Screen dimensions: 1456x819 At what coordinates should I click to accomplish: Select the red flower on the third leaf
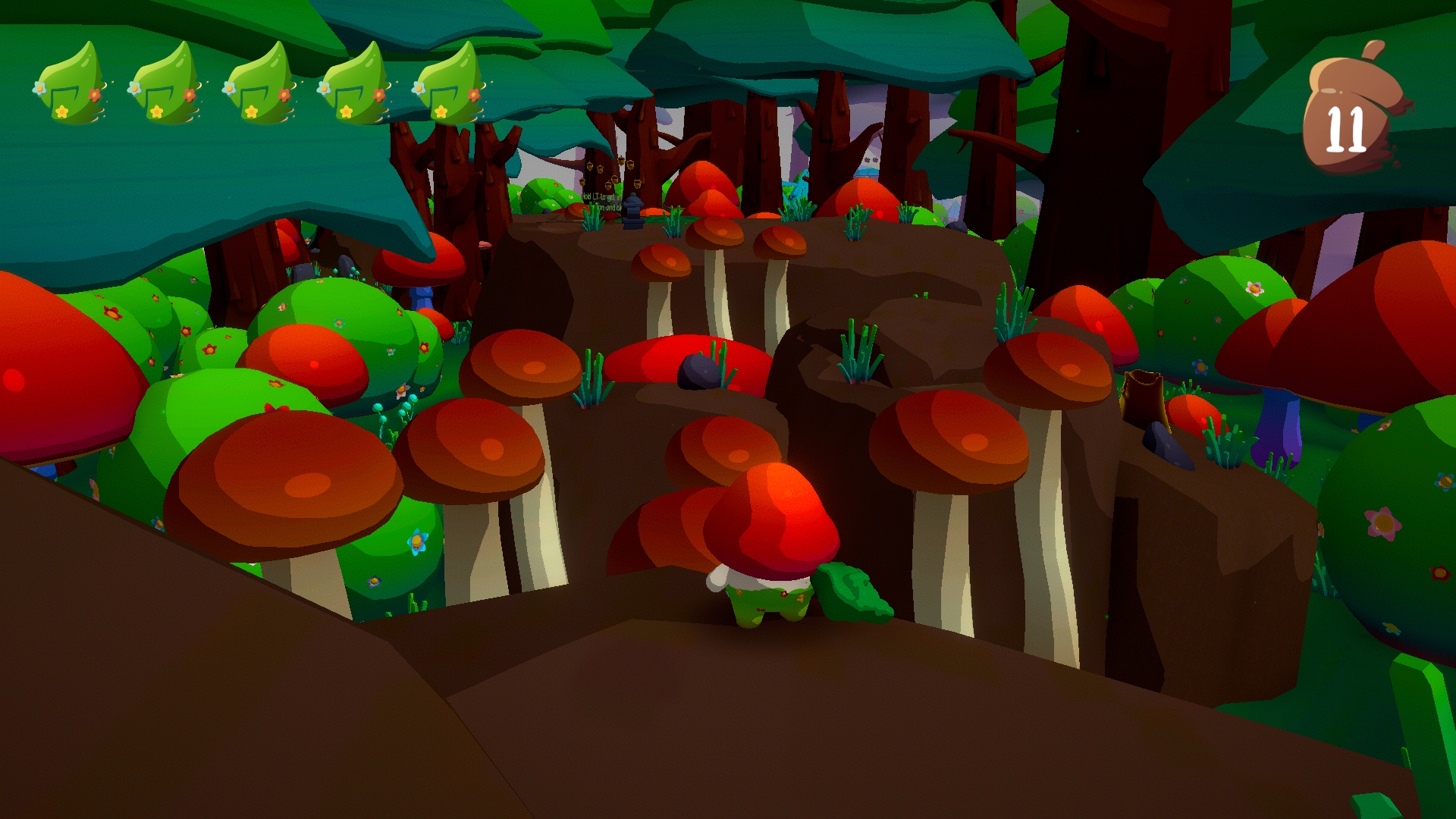pos(284,95)
